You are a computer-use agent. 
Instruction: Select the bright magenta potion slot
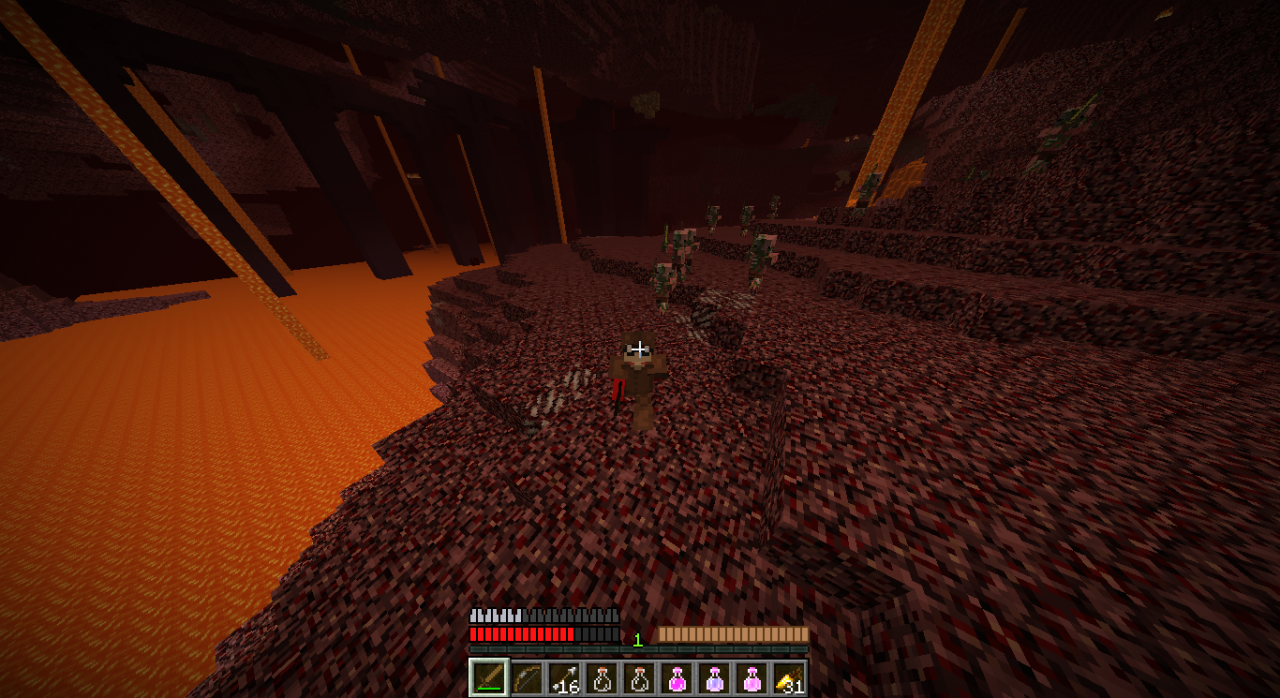click(x=677, y=678)
